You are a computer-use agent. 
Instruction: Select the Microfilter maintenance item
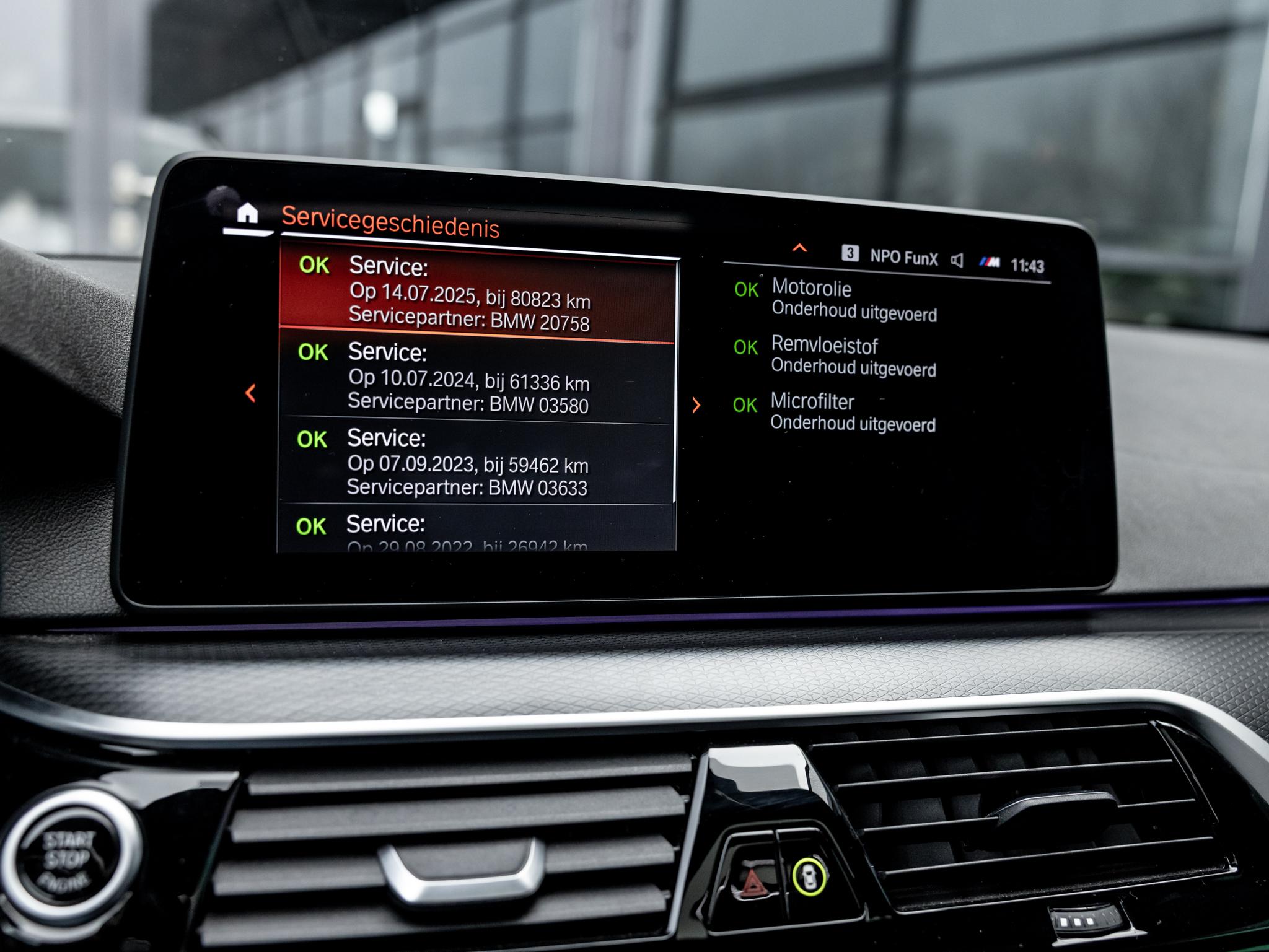pyautogui.click(x=852, y=412)
